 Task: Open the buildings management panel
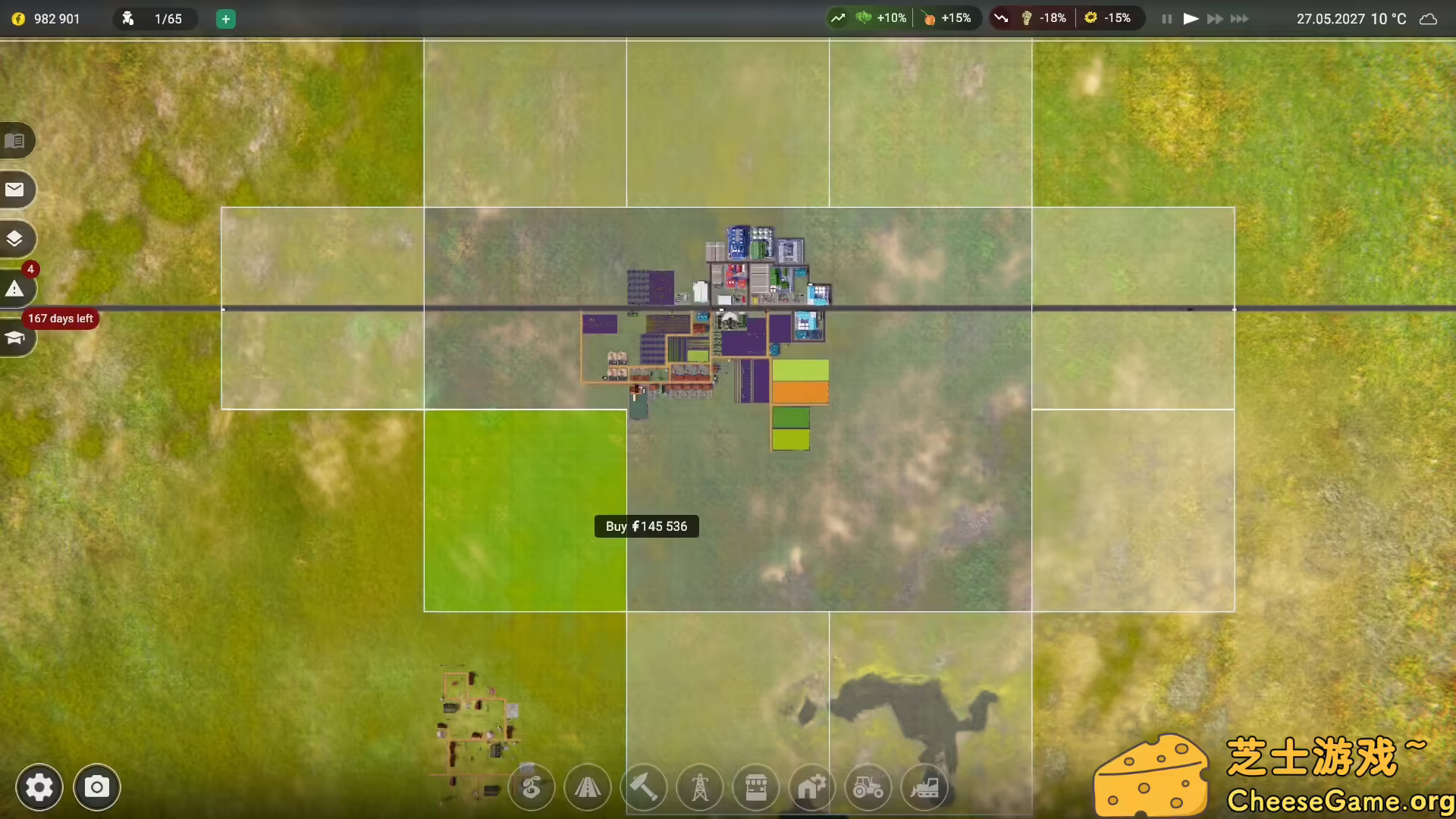click(x=812, y=788)
